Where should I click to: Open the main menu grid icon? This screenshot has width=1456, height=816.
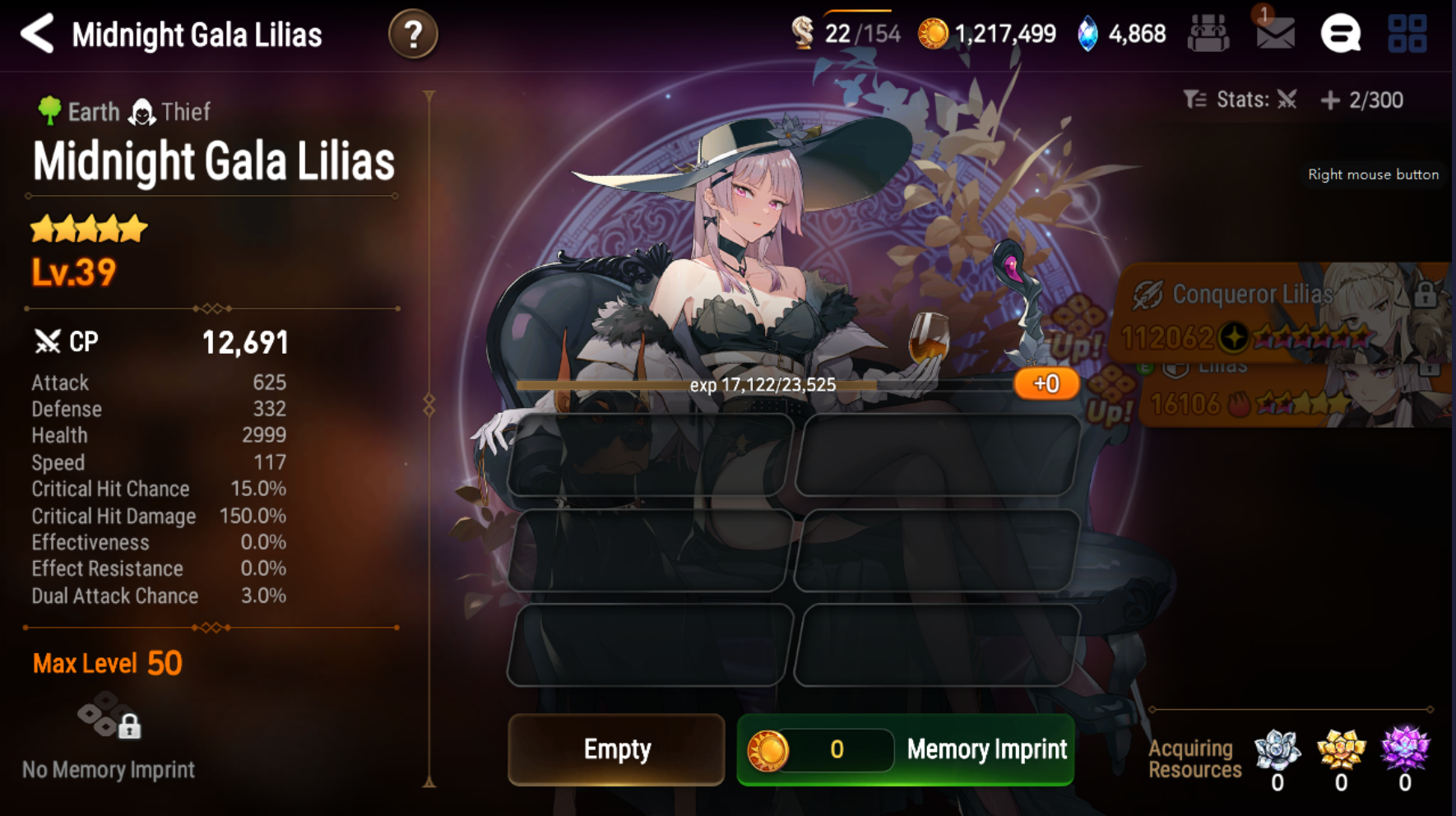(1408, 35)
